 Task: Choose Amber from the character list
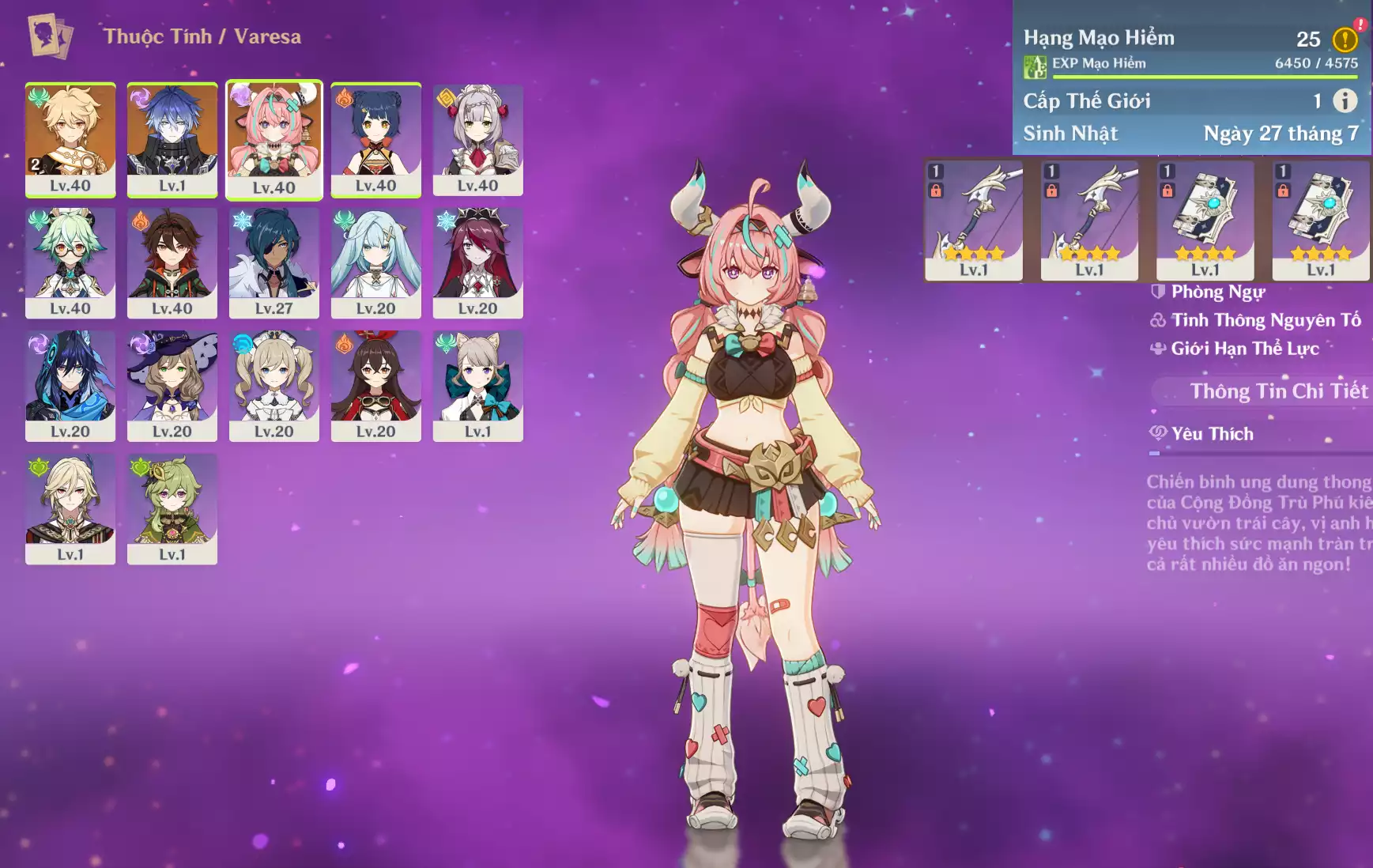(x=376, y=386)
